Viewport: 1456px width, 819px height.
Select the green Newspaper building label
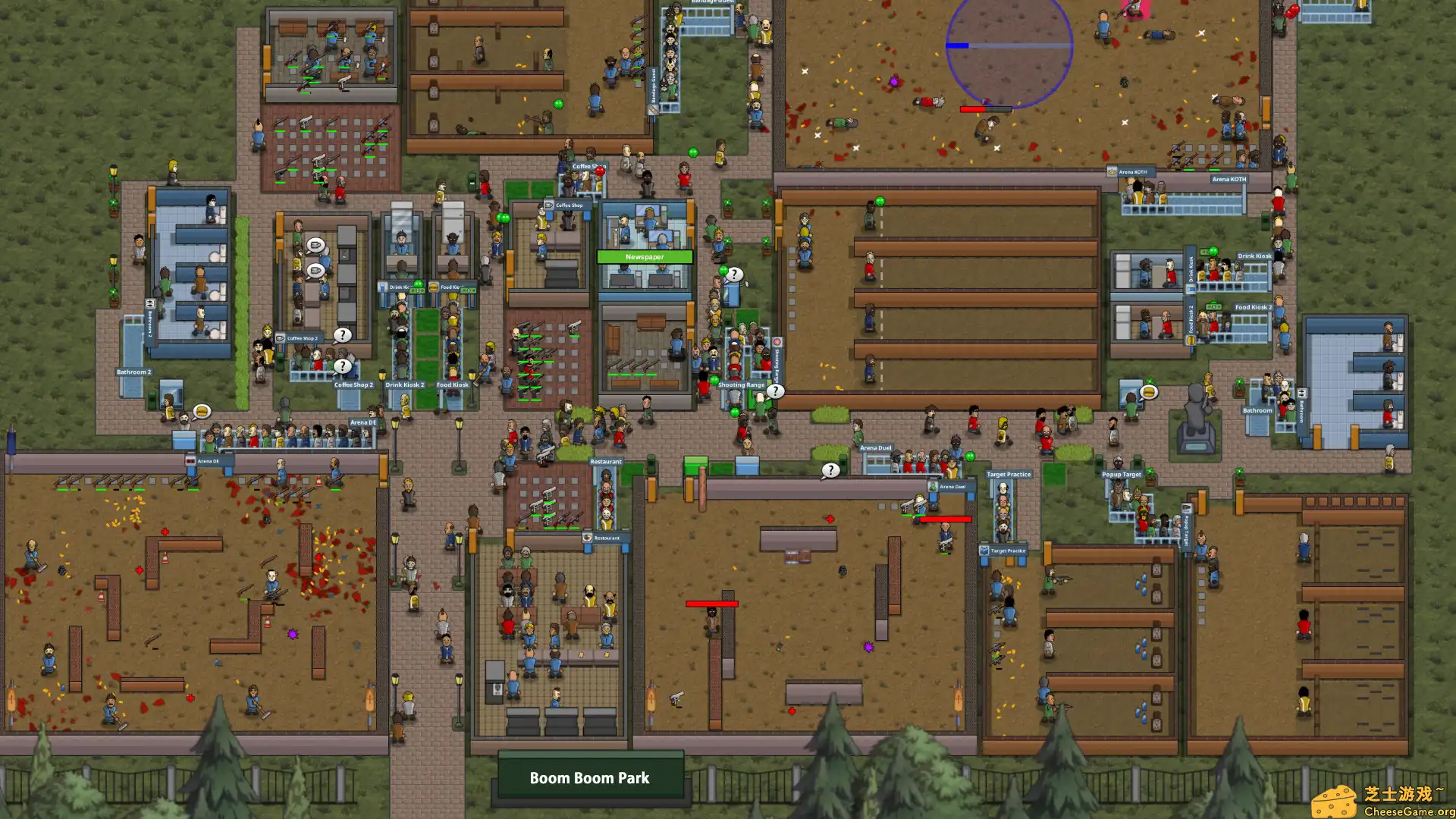645,257
